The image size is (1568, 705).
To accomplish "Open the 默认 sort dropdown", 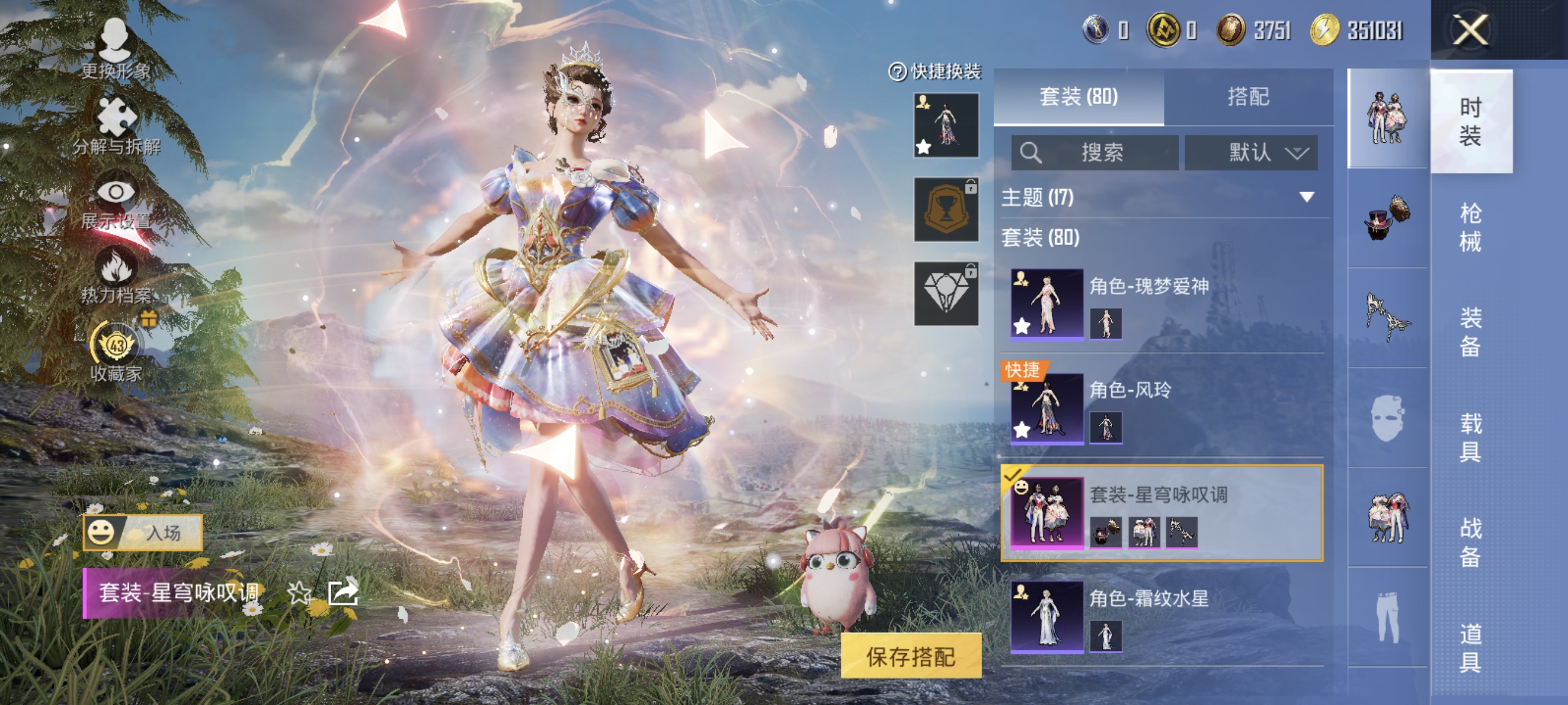I will [x=1251, y=152].
